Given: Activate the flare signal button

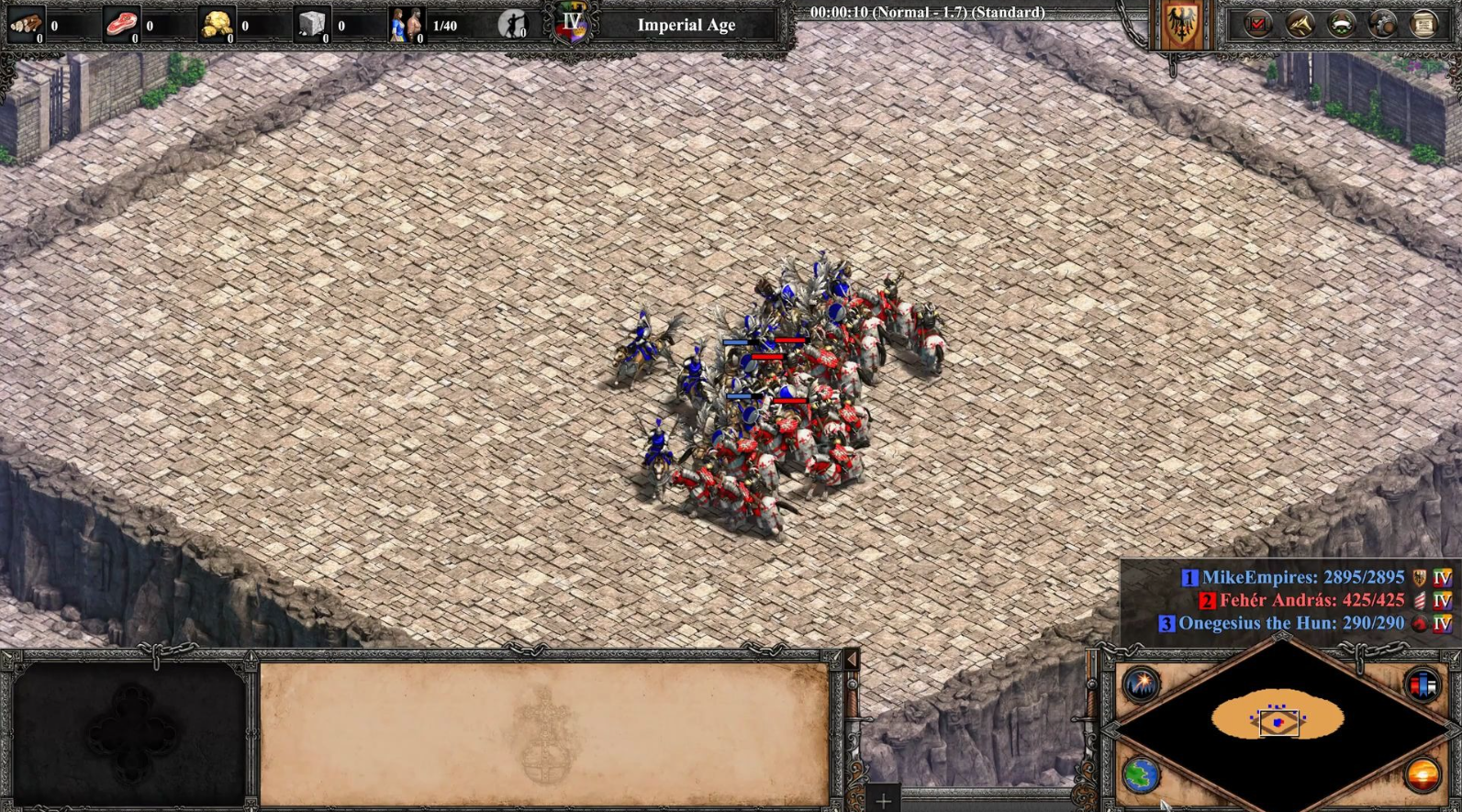Looking at the screenshot, I should pos(1141,684).
